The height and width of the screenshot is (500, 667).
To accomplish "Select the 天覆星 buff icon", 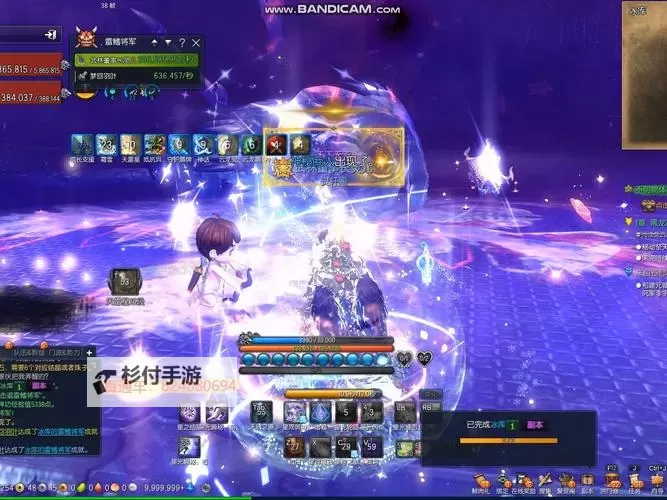I will pos(130,145).
